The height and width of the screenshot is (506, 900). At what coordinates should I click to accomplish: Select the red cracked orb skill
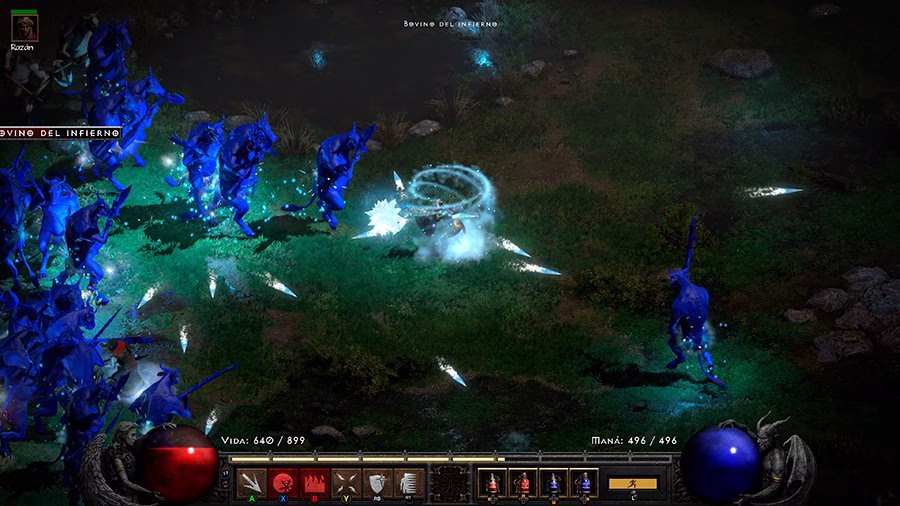(x=284, y=482)
